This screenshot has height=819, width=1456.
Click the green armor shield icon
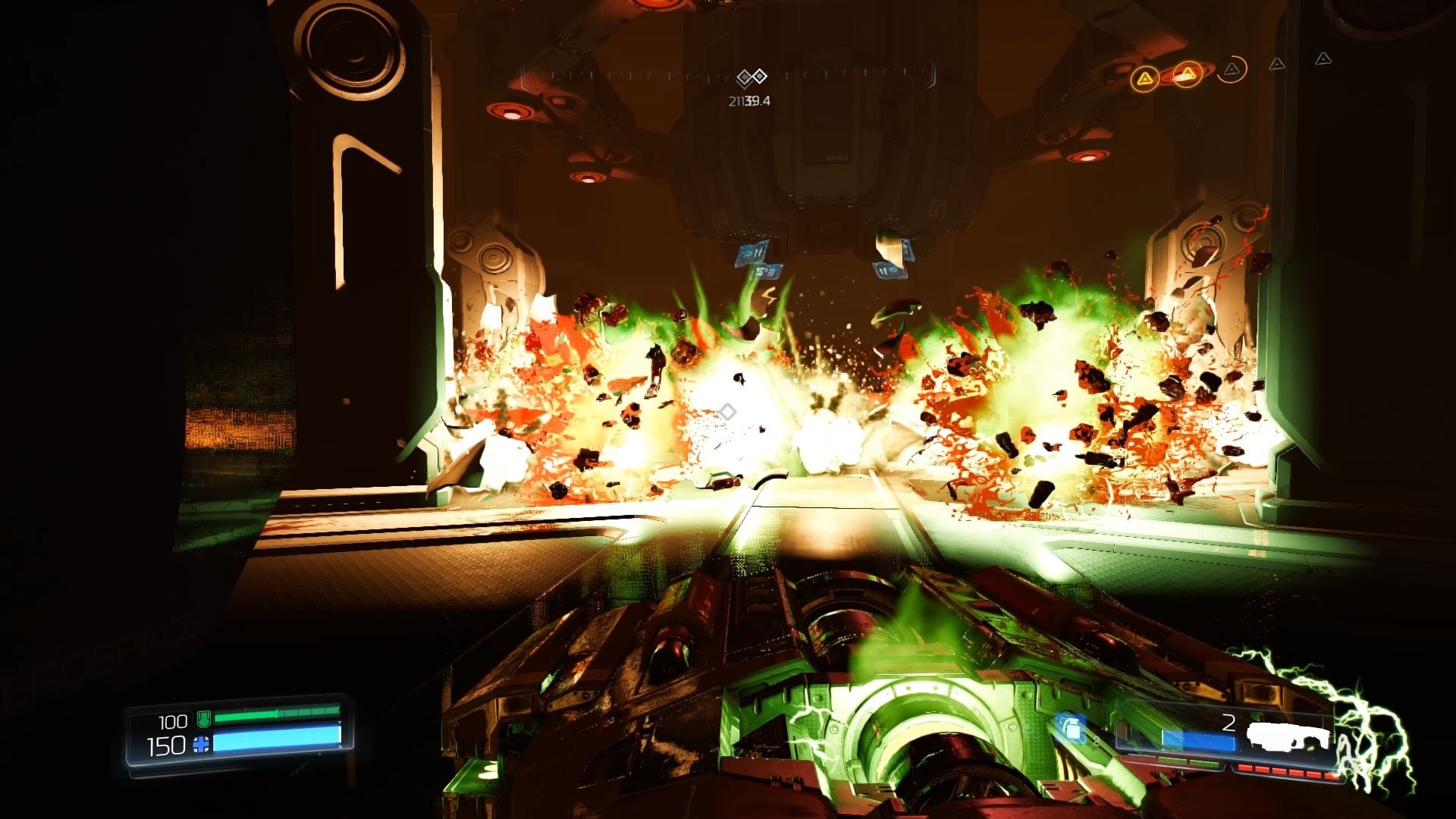point(204,718)
